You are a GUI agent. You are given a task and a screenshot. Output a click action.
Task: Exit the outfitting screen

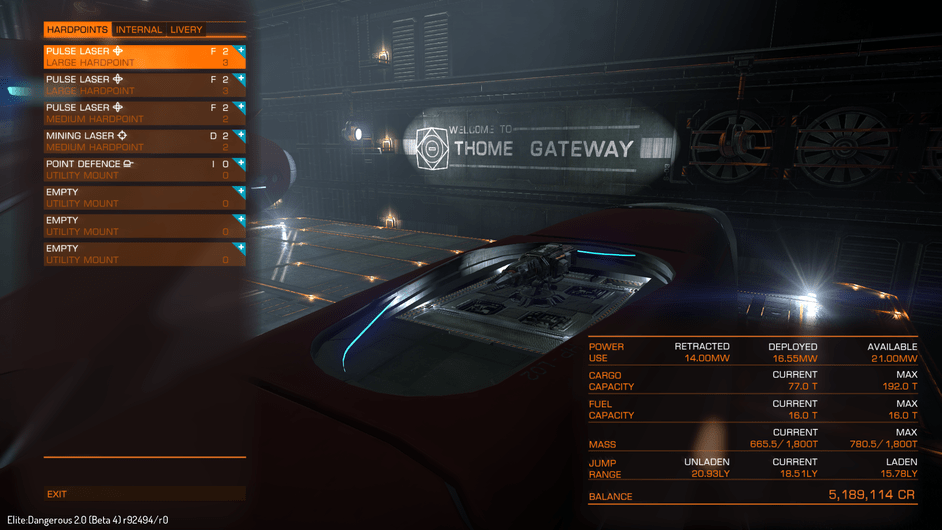(x=58, y=494)
